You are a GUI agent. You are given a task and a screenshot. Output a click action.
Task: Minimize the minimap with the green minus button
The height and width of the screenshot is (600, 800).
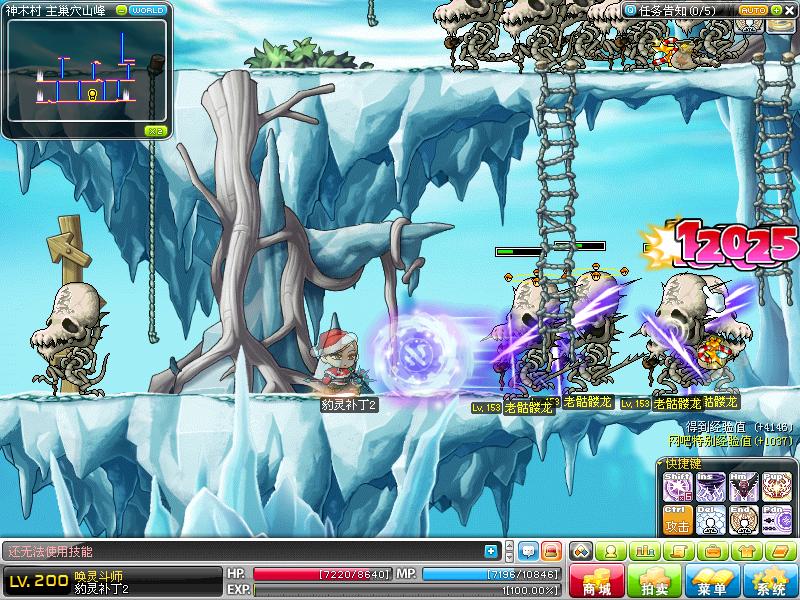121,10
